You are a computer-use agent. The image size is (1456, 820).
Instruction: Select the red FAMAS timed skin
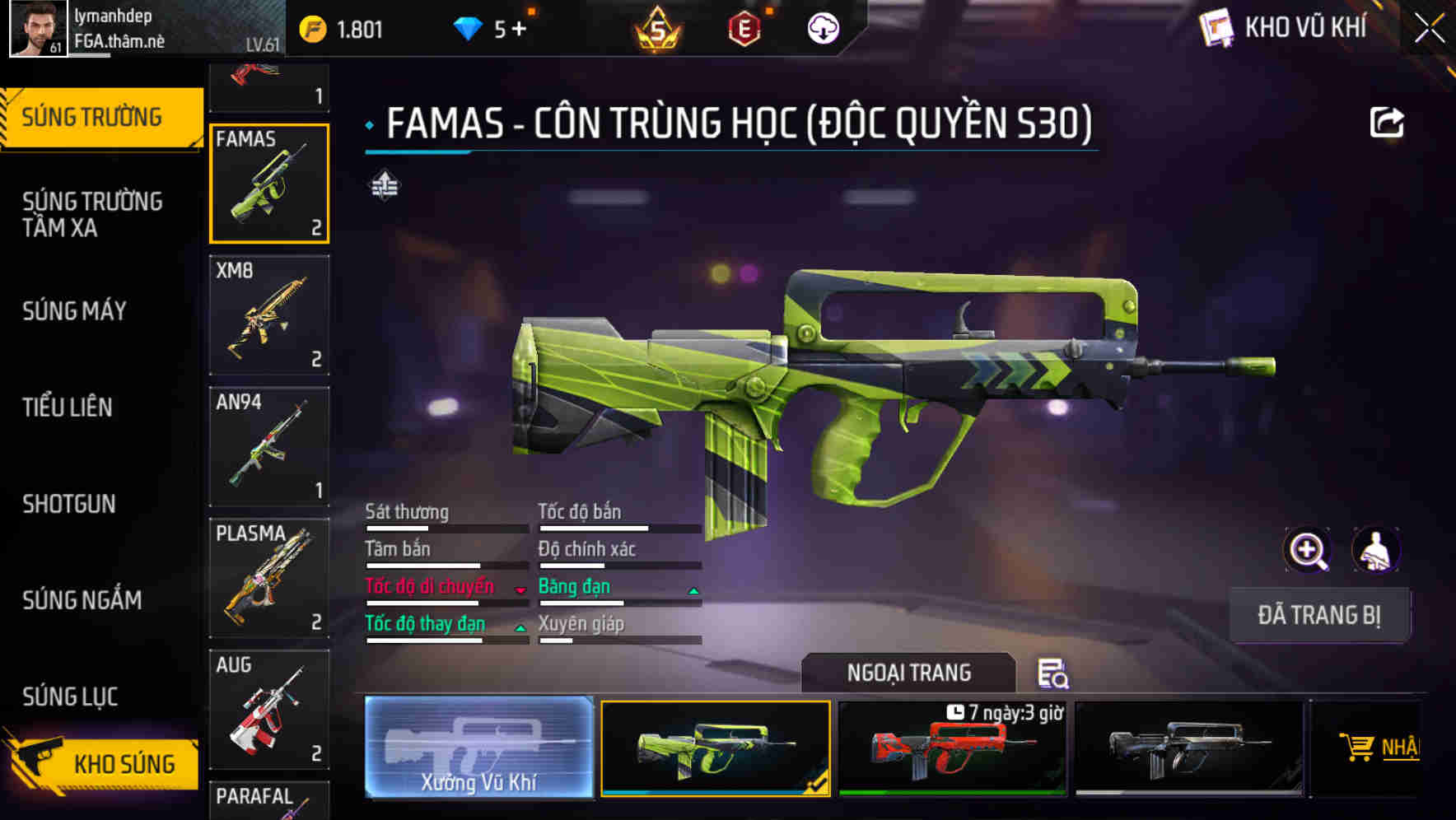tap(952, 748)
